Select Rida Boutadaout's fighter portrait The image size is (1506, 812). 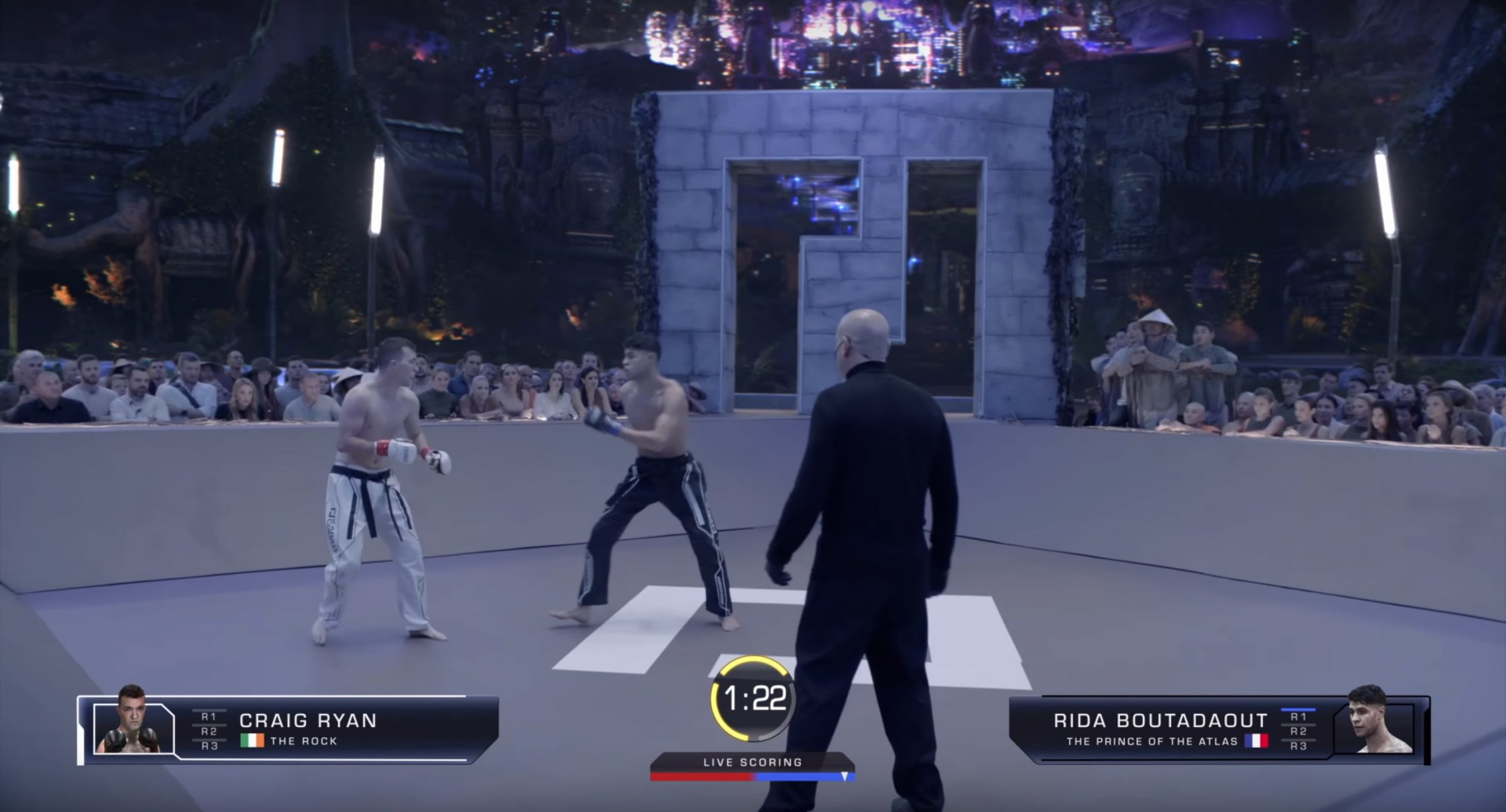[x=1375, y=729]
